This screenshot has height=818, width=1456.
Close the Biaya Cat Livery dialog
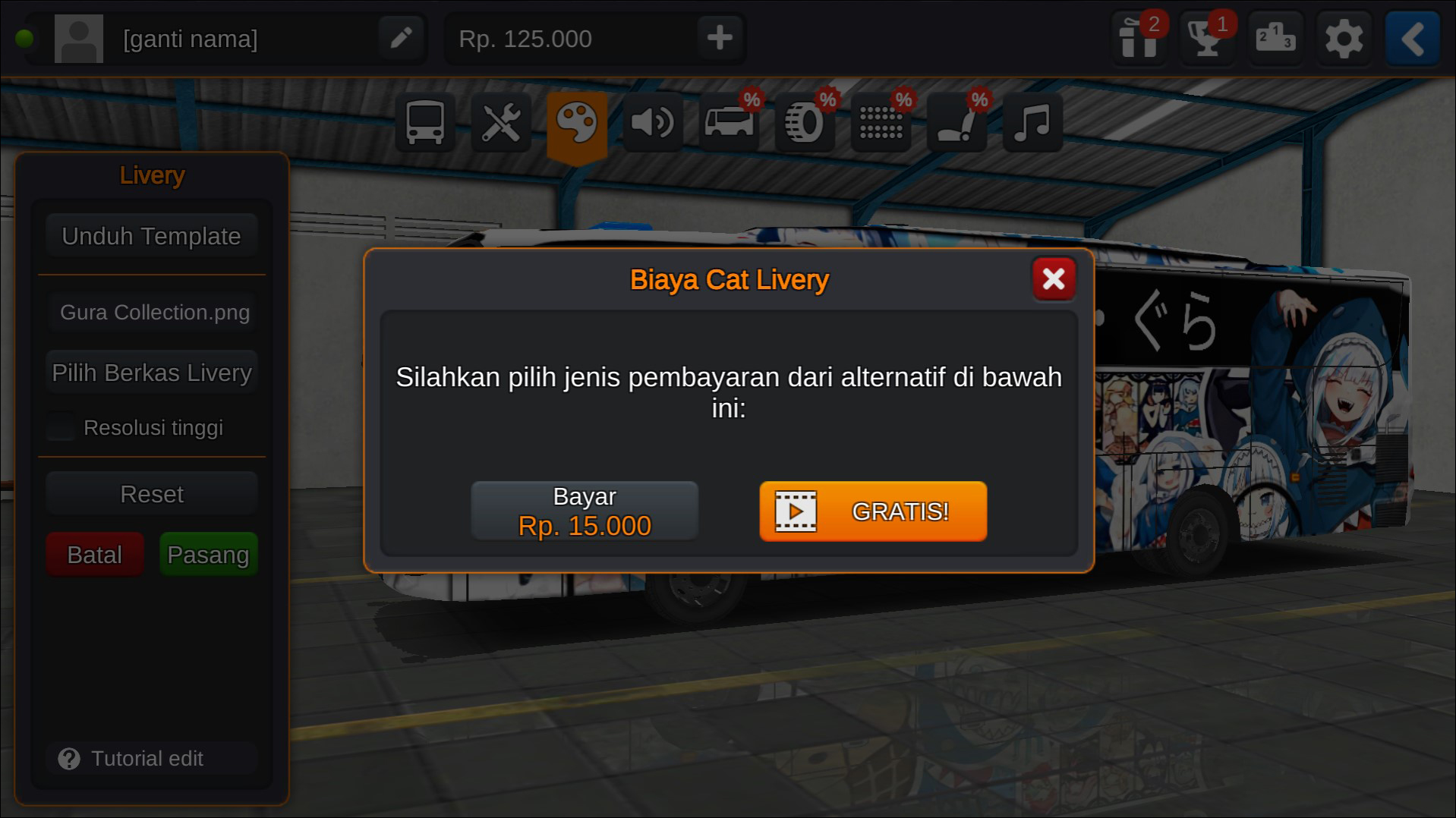(x=1054, y=279)
